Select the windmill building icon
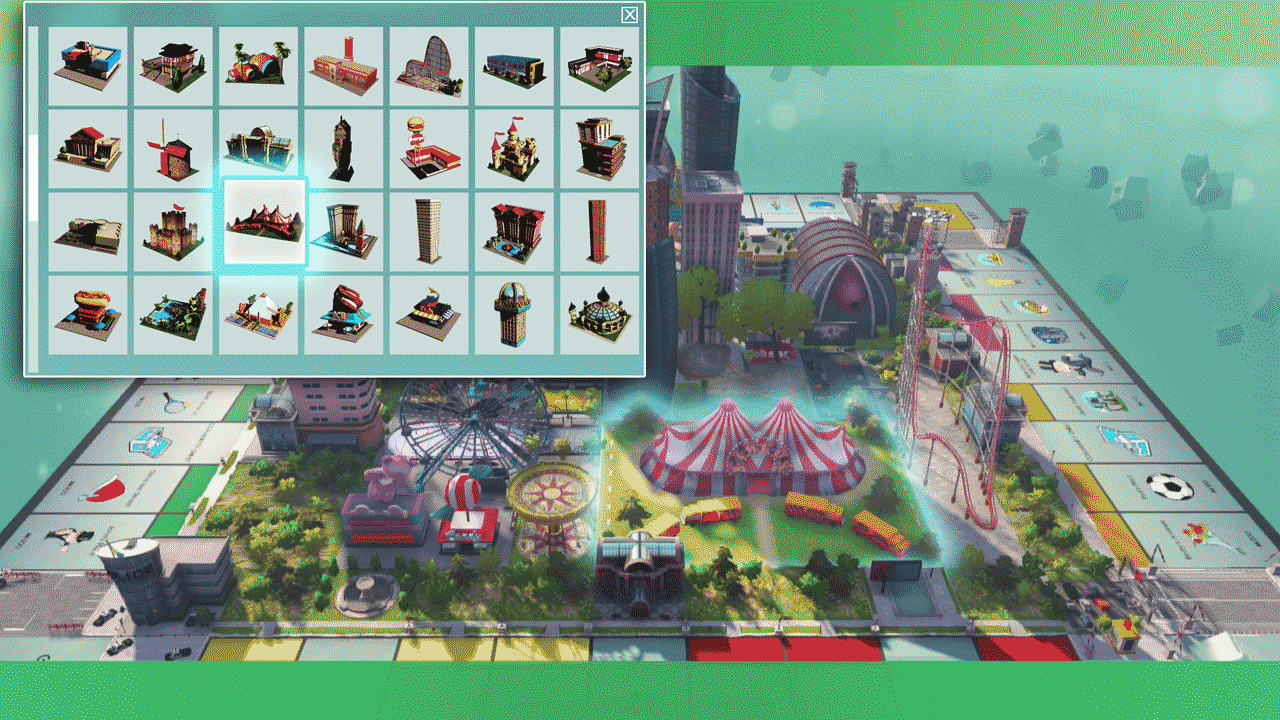Viewport: 1280px width, 720px height. 170,148
